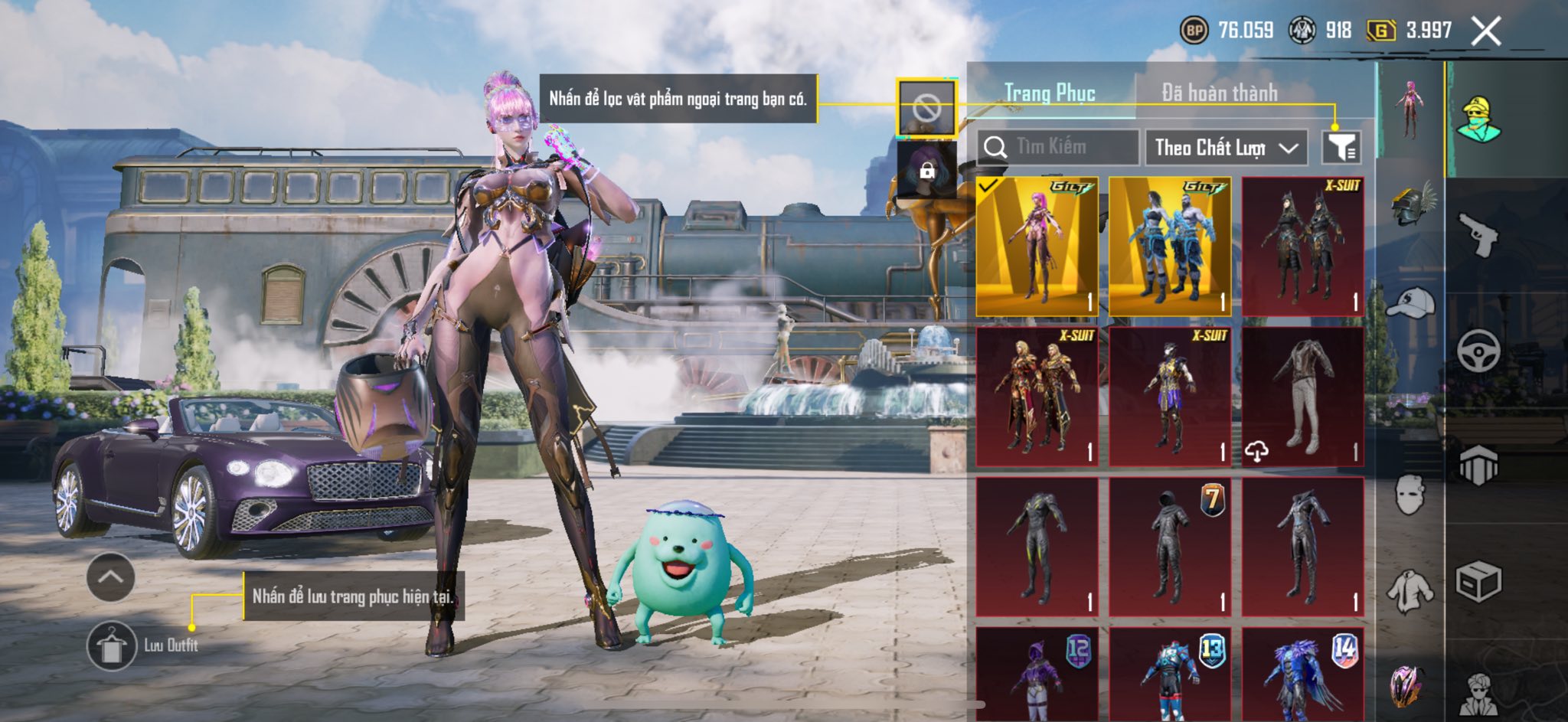Close the inventory with the X button
Screen dimensions: 1568x722
1485,31
